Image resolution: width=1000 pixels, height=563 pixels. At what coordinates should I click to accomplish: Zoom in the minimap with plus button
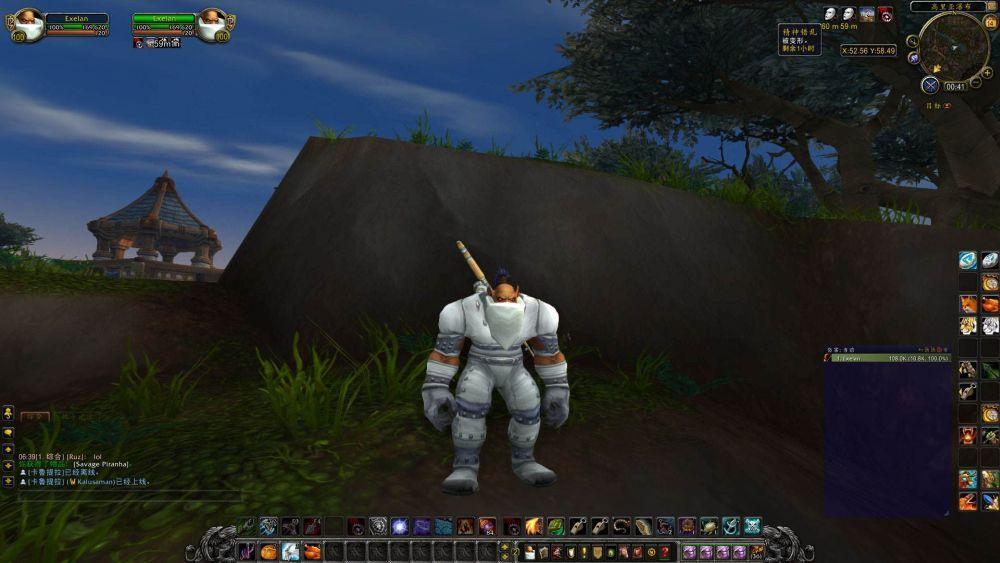(988, 73)
